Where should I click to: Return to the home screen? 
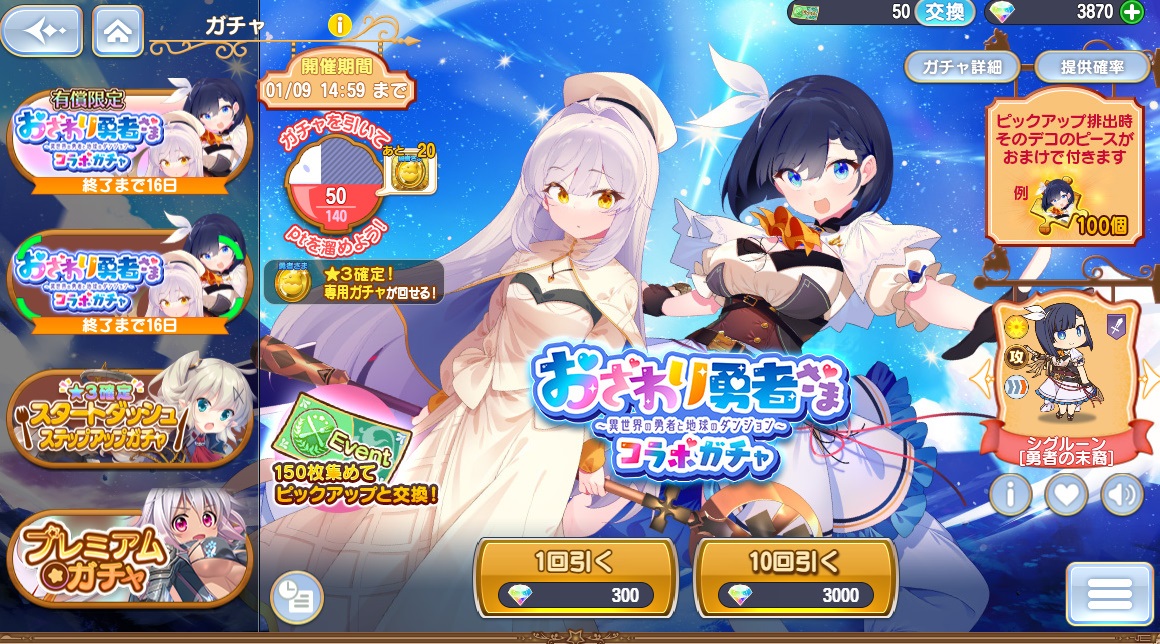[x=118, y=31]
